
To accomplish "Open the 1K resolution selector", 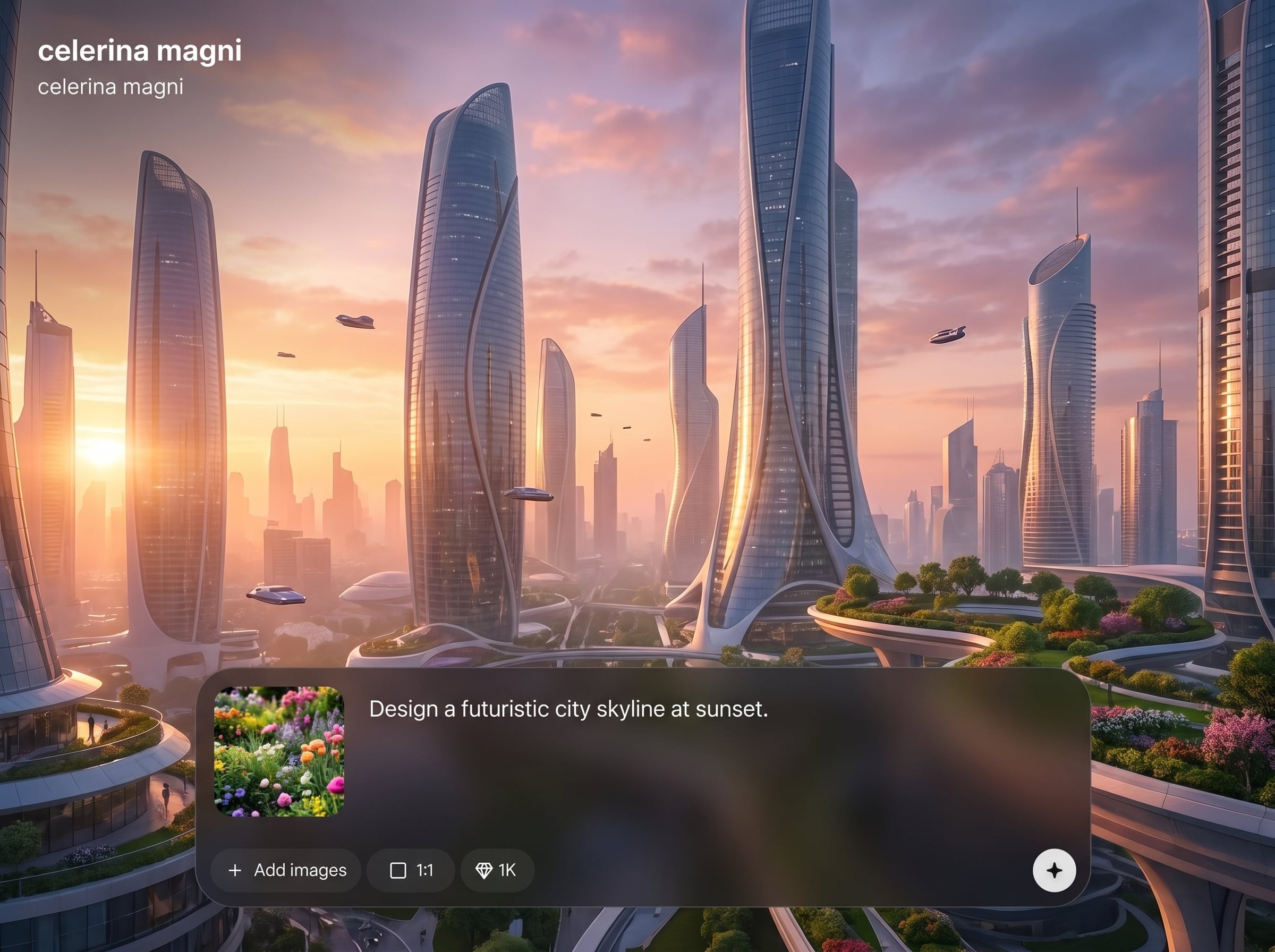I will pos(497,870).
